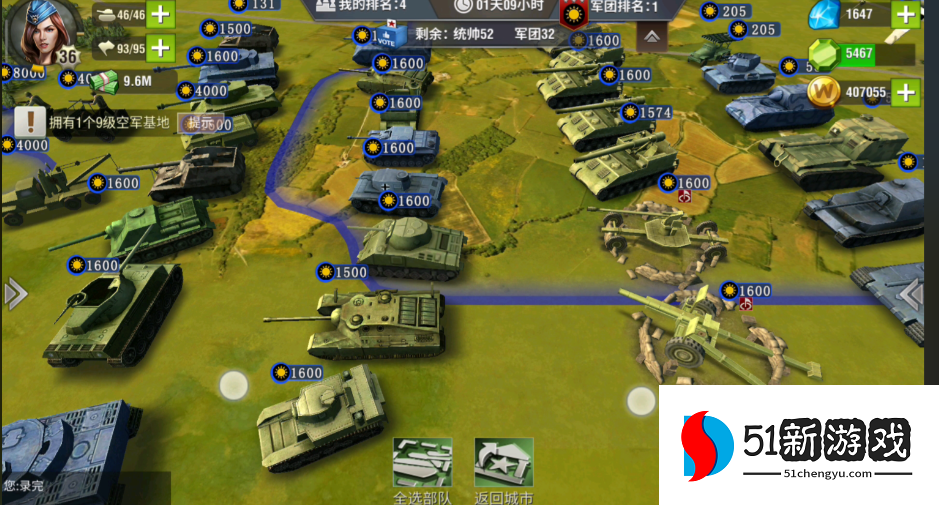Image resolution: width=939 pixels, height=505 pixels.
Task: Visit the 51chengyu.com watermark logo
Action: [x=798, y=447]
